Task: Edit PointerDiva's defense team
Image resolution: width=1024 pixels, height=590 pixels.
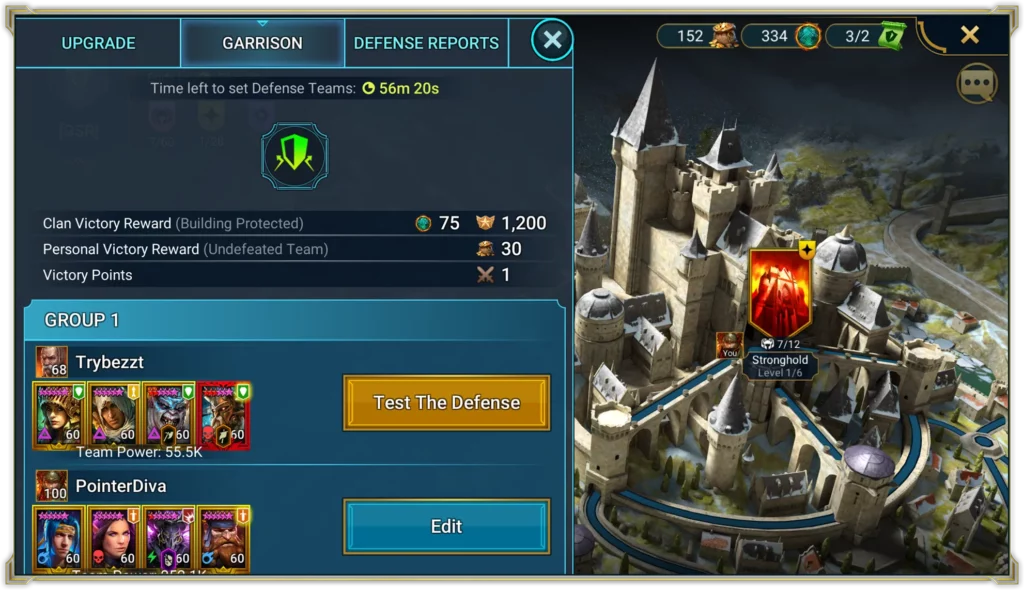Action: pos(447,527)
